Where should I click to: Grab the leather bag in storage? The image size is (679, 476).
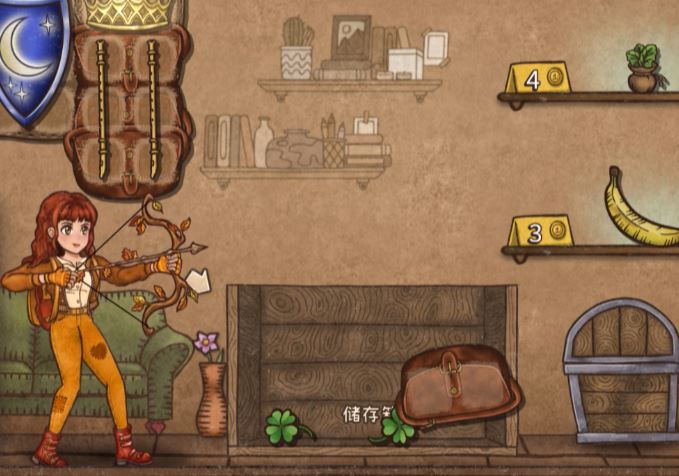coord(458,385)
